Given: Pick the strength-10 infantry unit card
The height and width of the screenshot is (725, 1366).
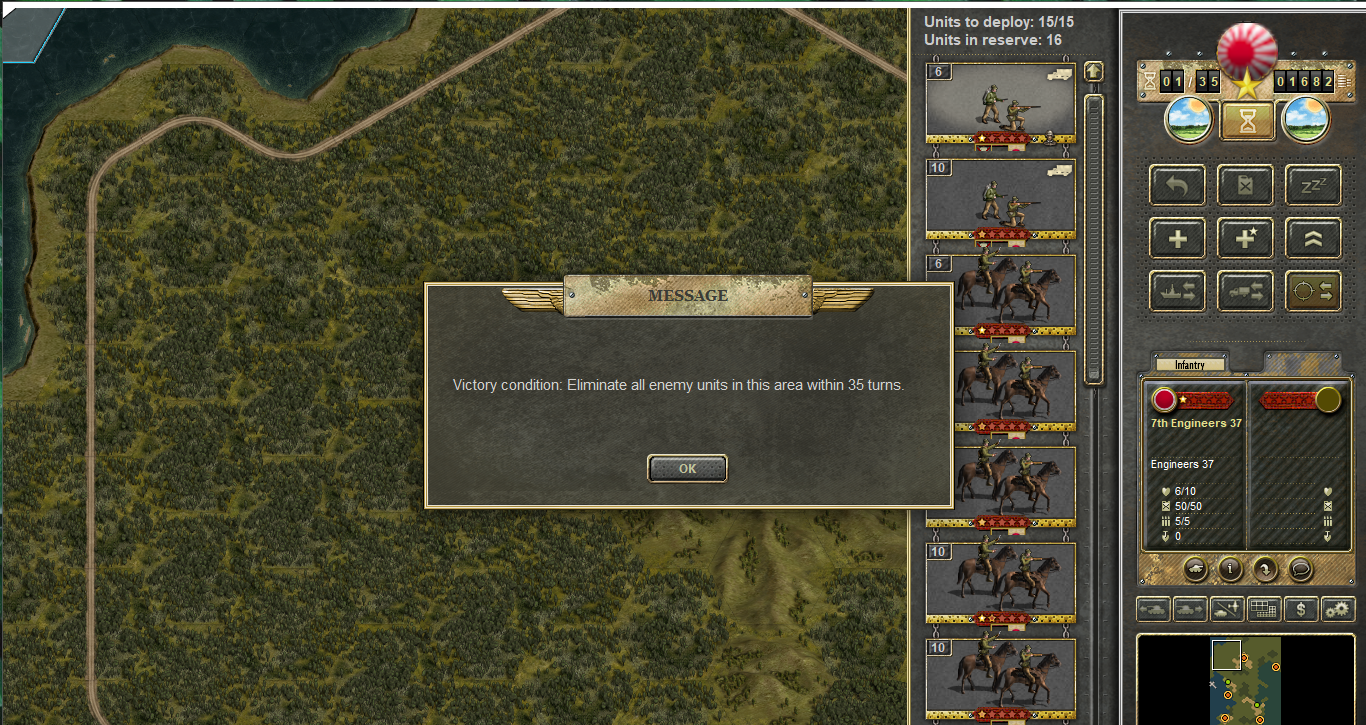Looking at the screenshot, I should pos(1000,199).
